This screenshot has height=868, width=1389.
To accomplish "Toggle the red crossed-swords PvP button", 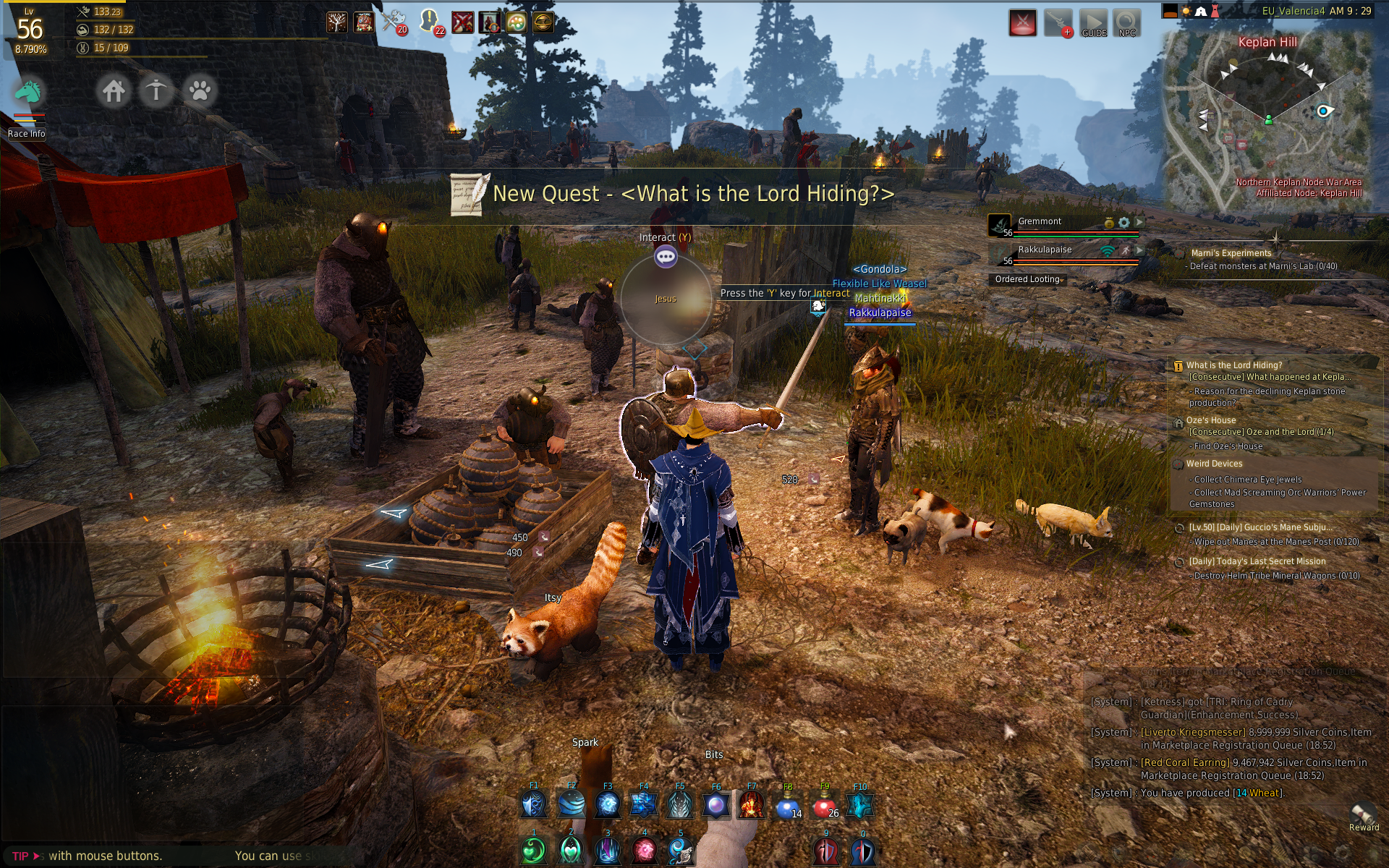I will tap(1023, 23).
